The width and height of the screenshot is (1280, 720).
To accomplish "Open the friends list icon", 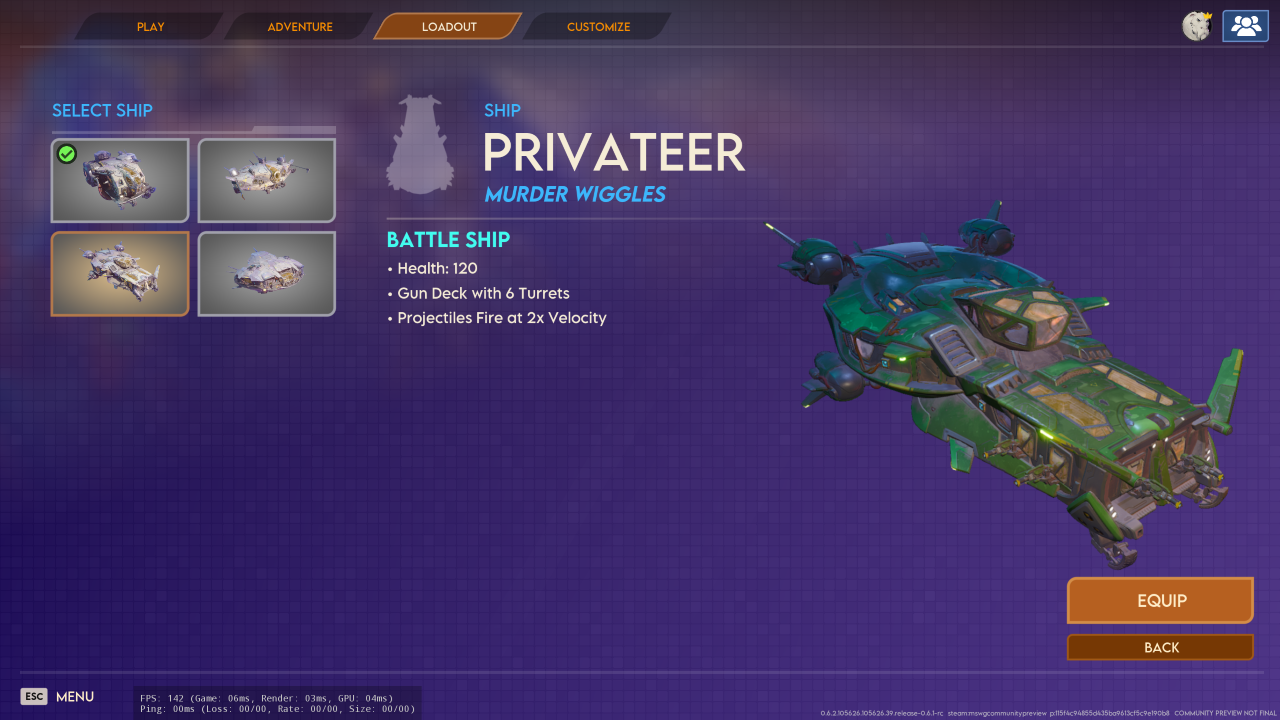I will (x=1245, y=26).
